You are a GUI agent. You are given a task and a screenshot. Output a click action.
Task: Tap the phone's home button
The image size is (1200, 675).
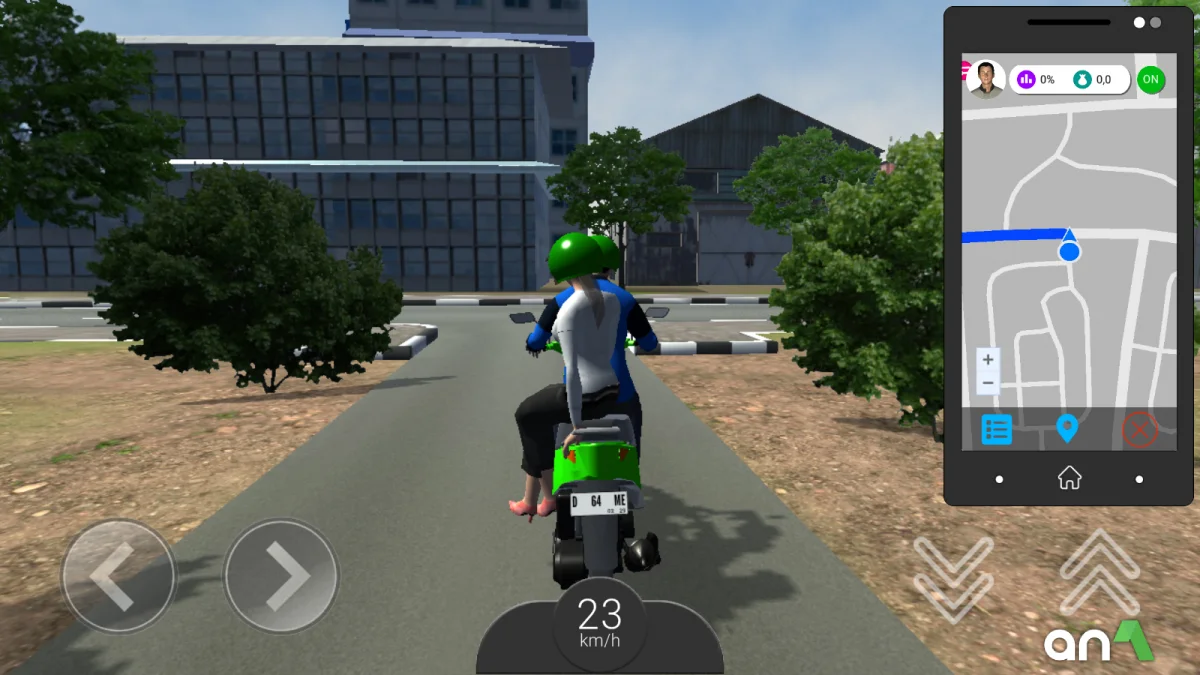click(x=1069, y=478)
